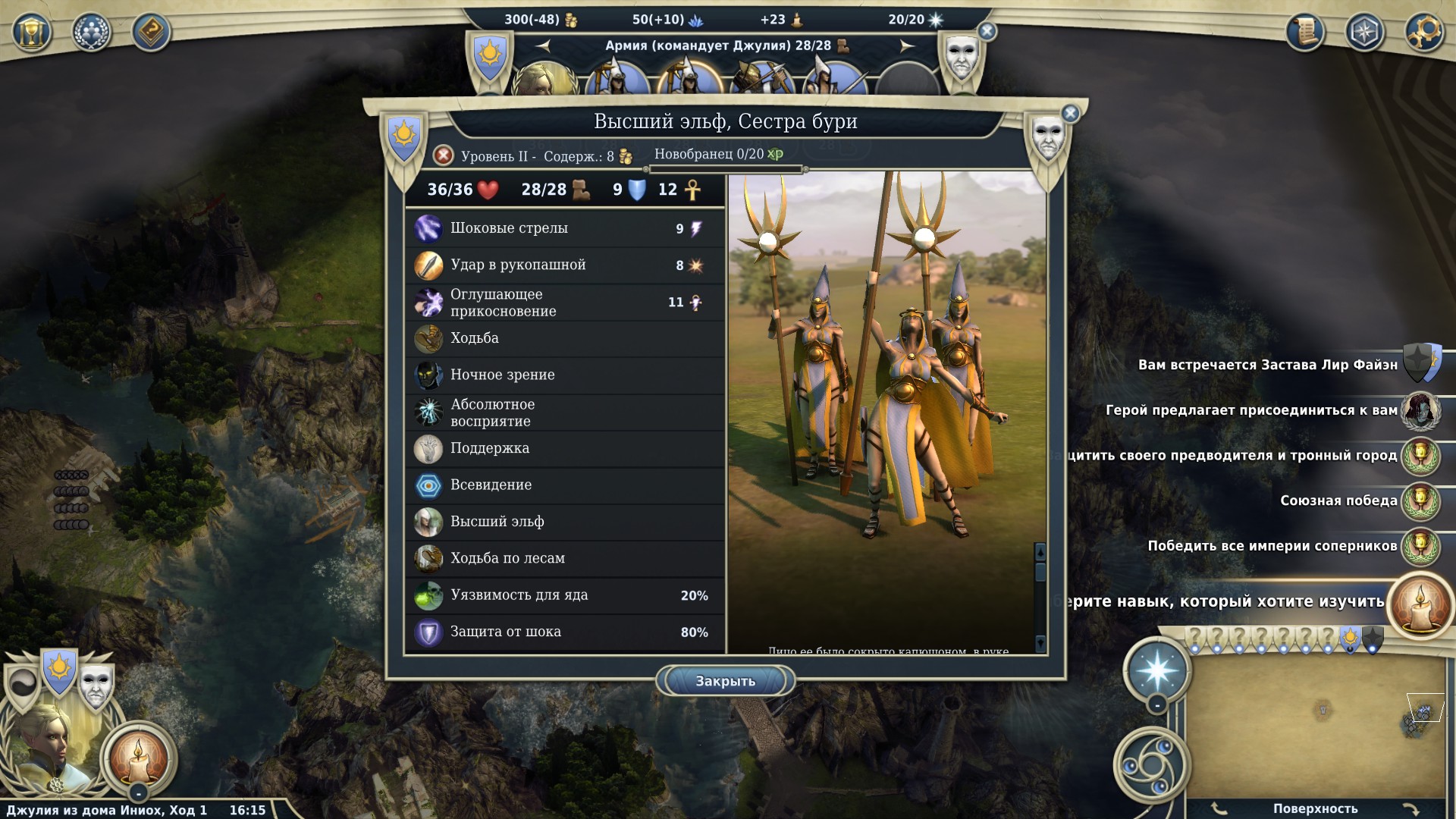The width and height of the screenshot is (1456, 819).
Task: Open the scroll events log icon
Action: (1305, 32)
